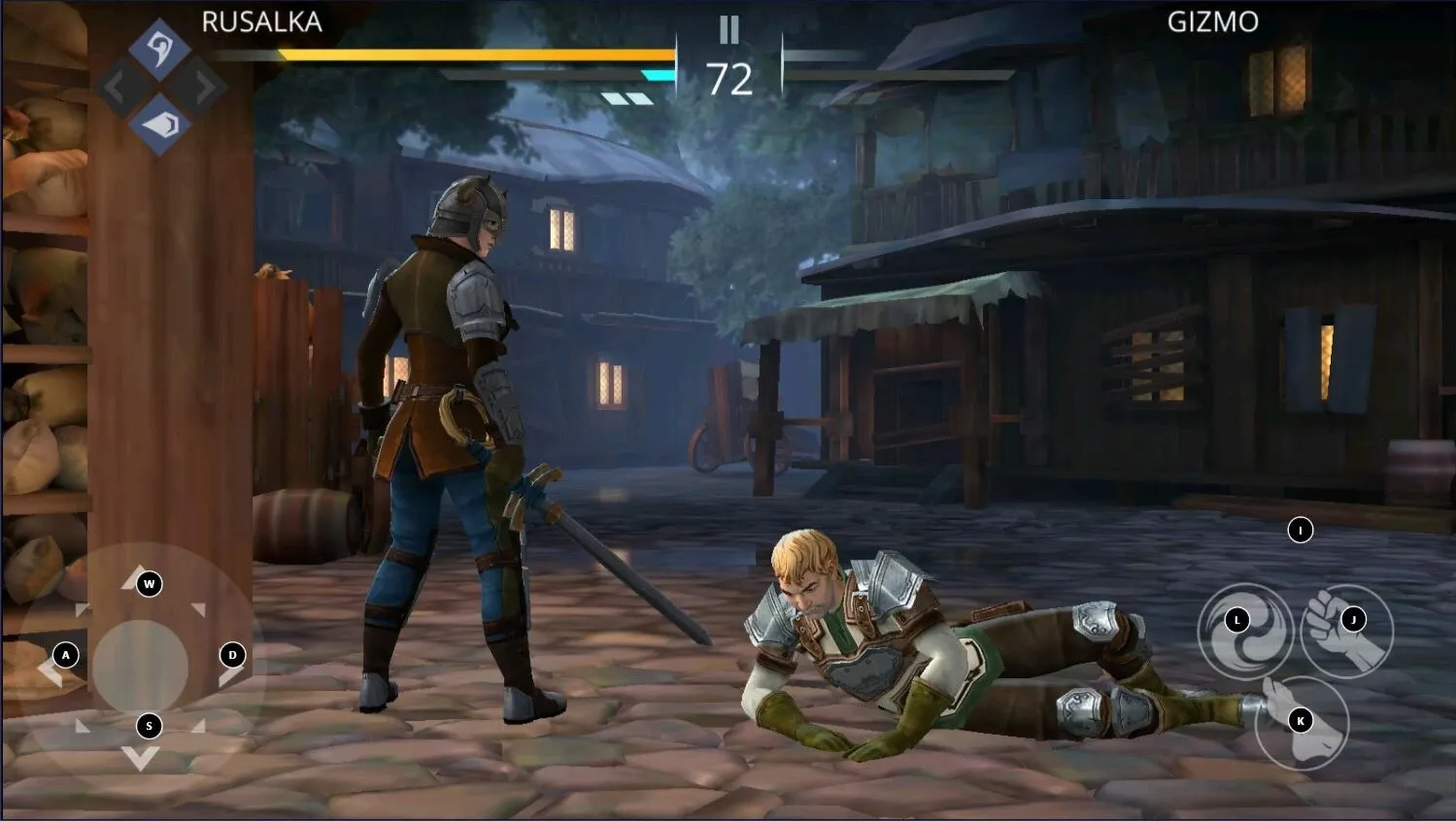The height and width of the screenshot is (821, 1456).
Task: Tap the A left movement arrow
Action: point(65,655)
